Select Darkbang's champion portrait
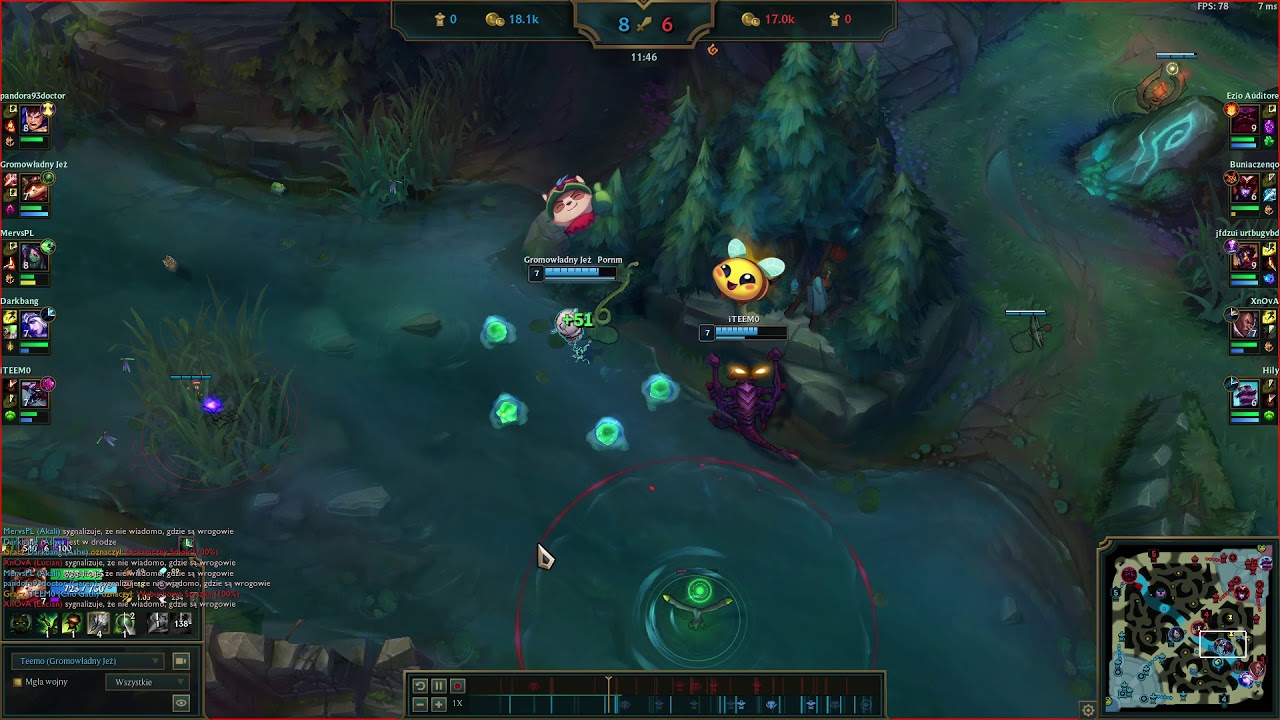 (x=34, y=325)
